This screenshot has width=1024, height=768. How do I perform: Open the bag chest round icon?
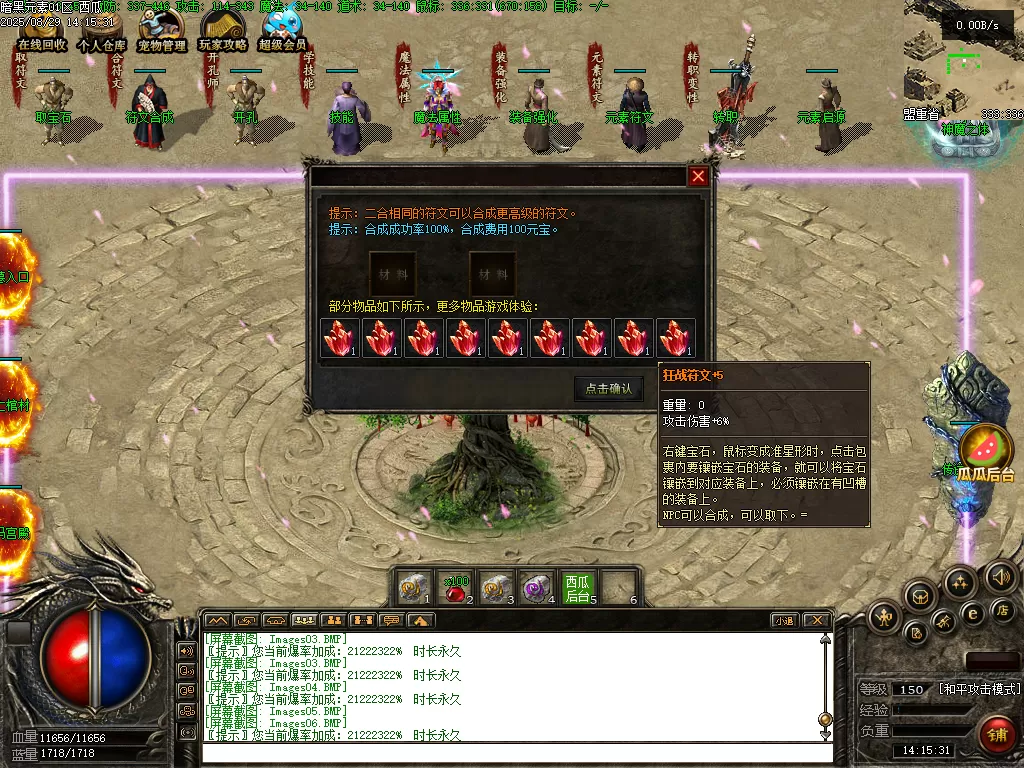pos(921,597)
